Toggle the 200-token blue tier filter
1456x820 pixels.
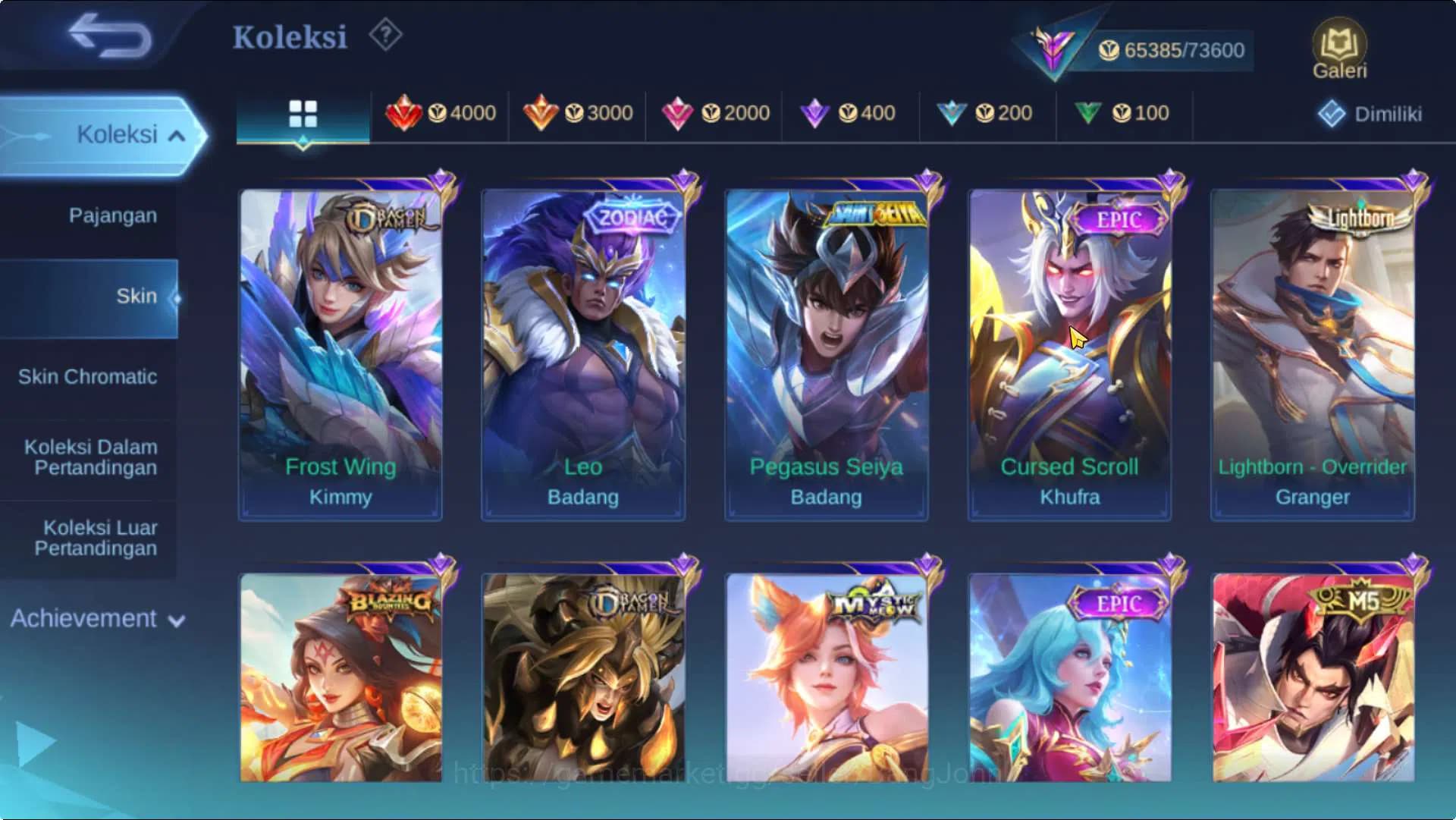pyautogui.click(x=988, y=112)
